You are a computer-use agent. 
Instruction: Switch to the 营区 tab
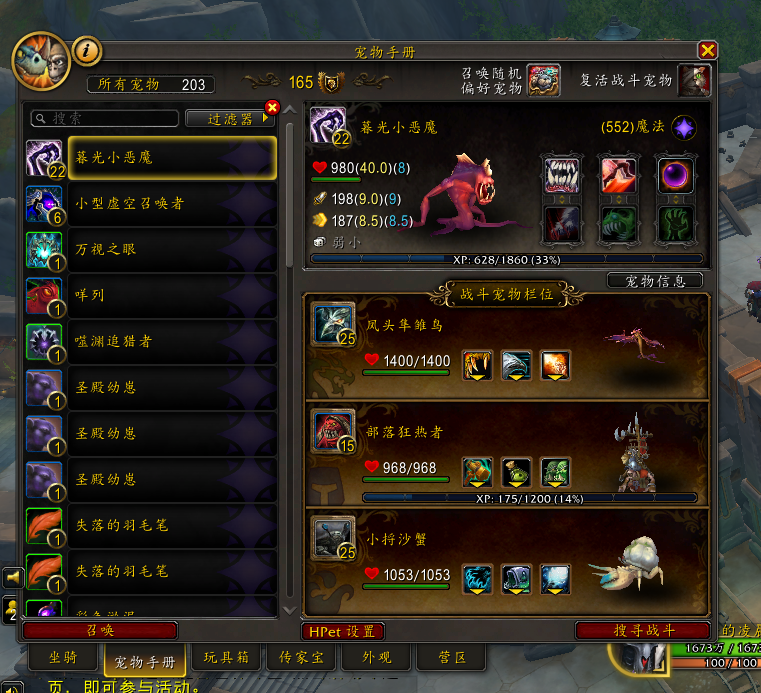click(x=453, y=658)
